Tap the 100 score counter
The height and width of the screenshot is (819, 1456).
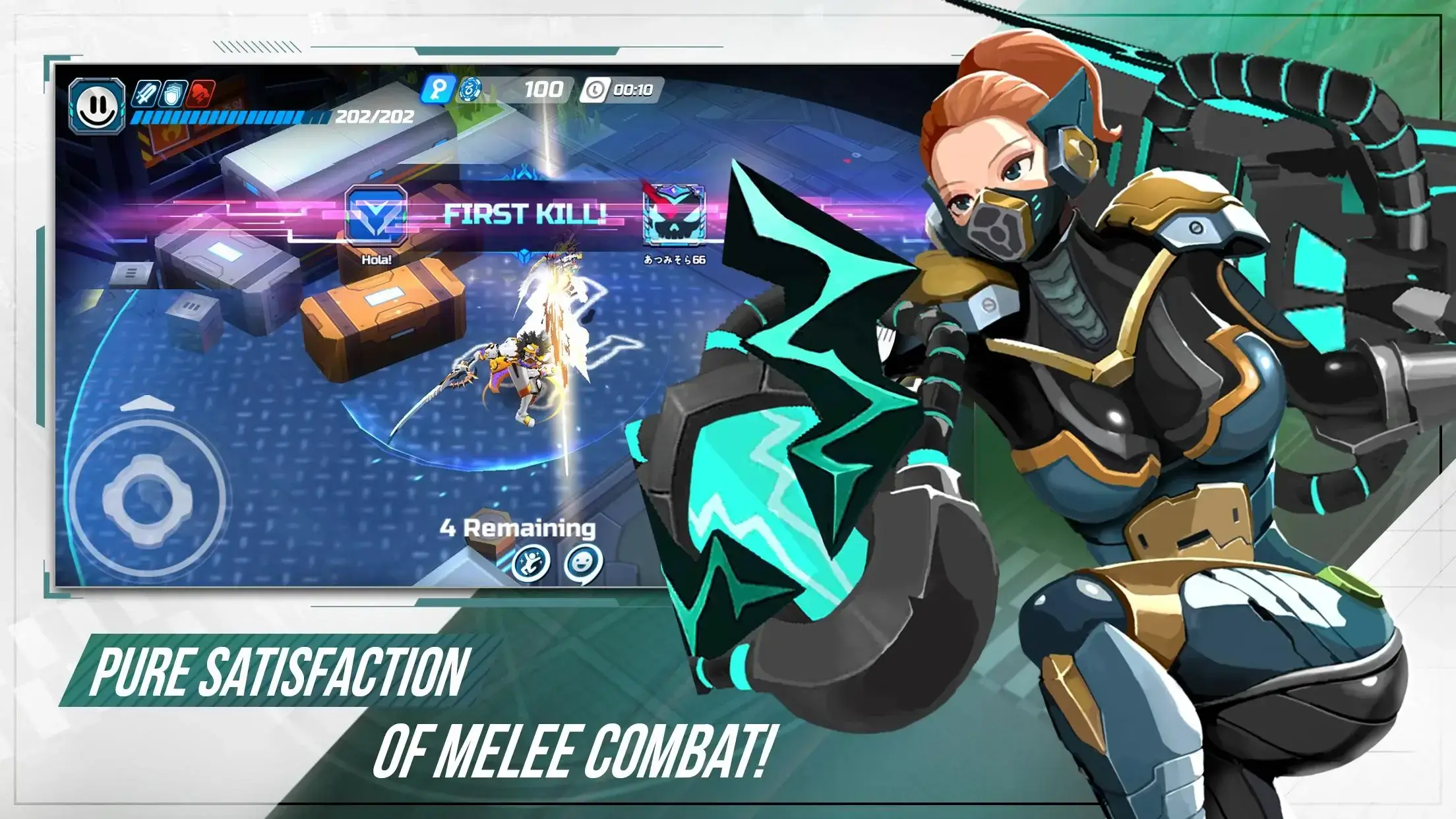pyautogui.click(x=543, y=89)
